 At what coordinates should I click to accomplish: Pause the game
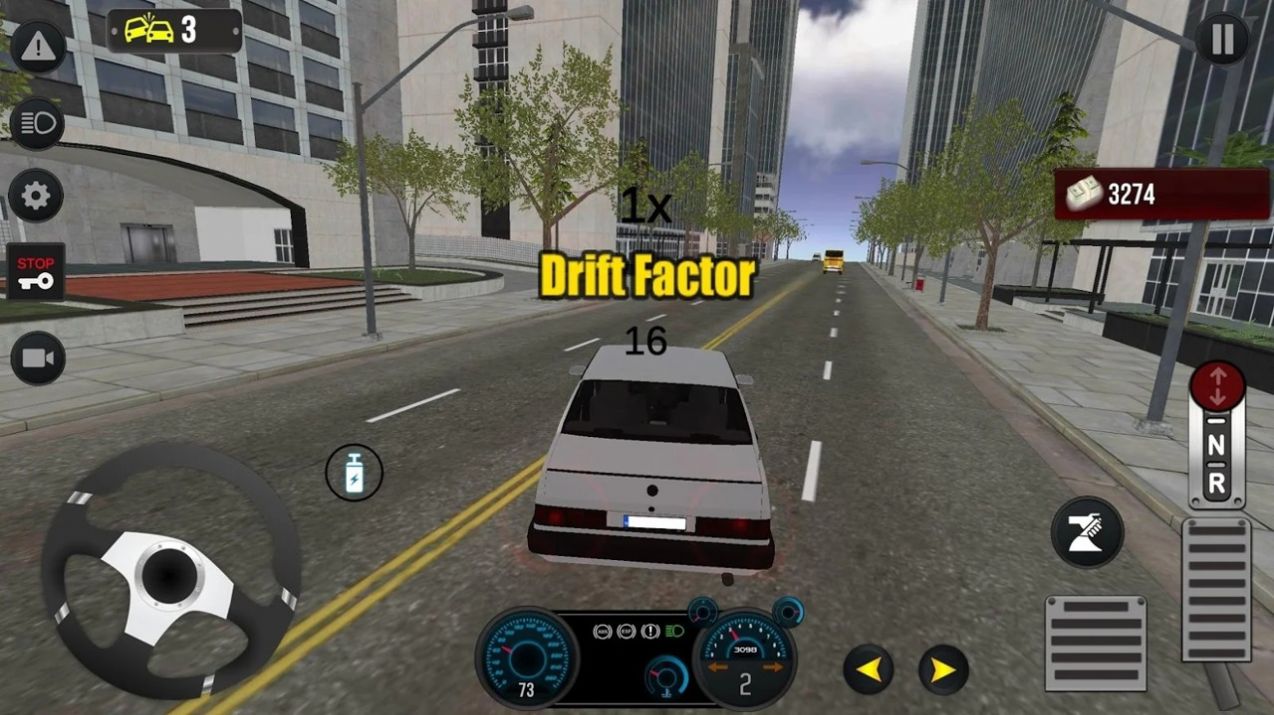(x=1222, y=40)
